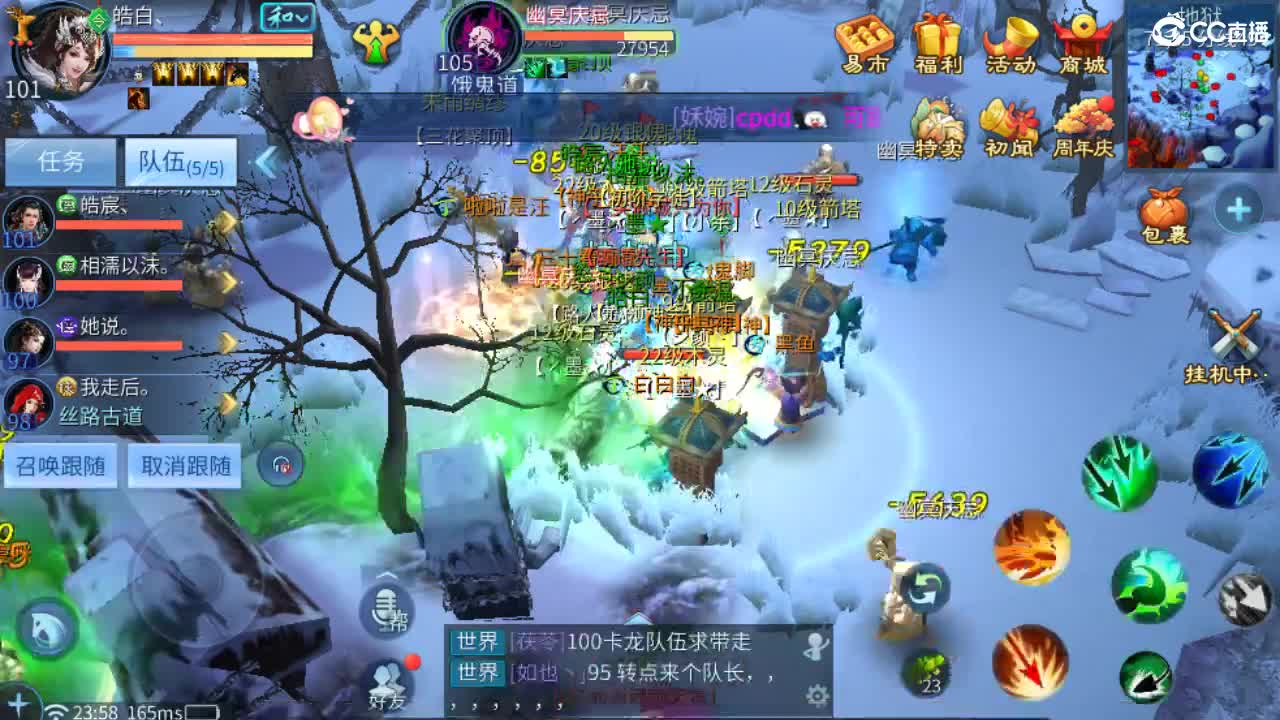
Task: Click the boss 幽冥庆忌 health bar
Action: click(600, 35)
